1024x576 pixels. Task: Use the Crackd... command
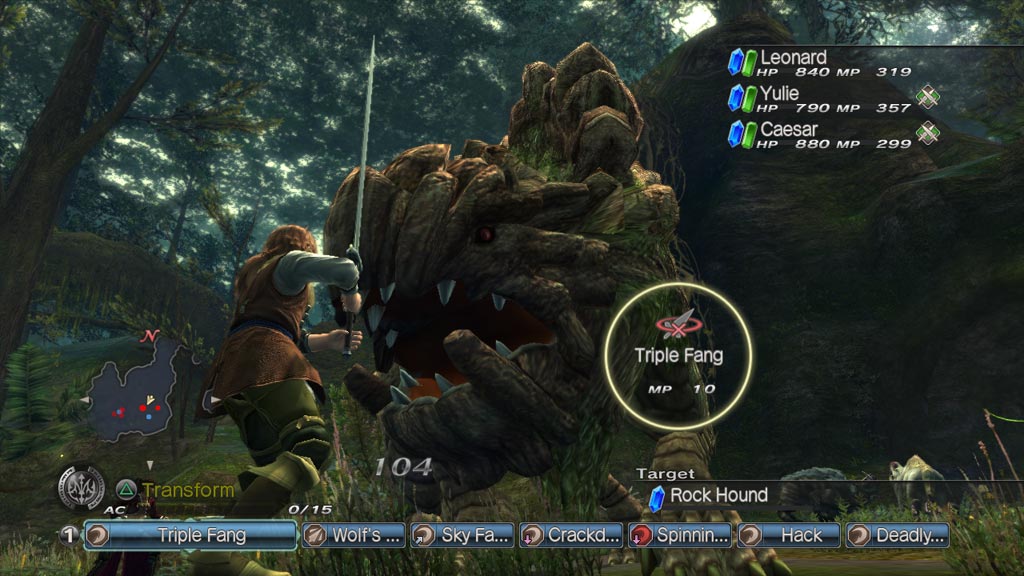(570, 535)
